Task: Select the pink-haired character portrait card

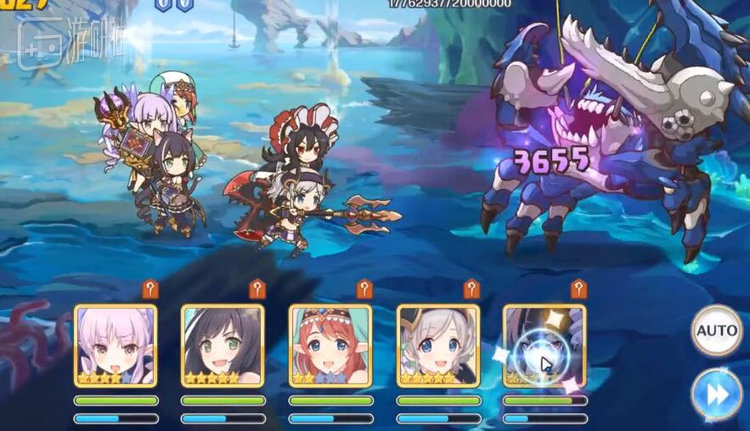Action: (x=115, y=345)
